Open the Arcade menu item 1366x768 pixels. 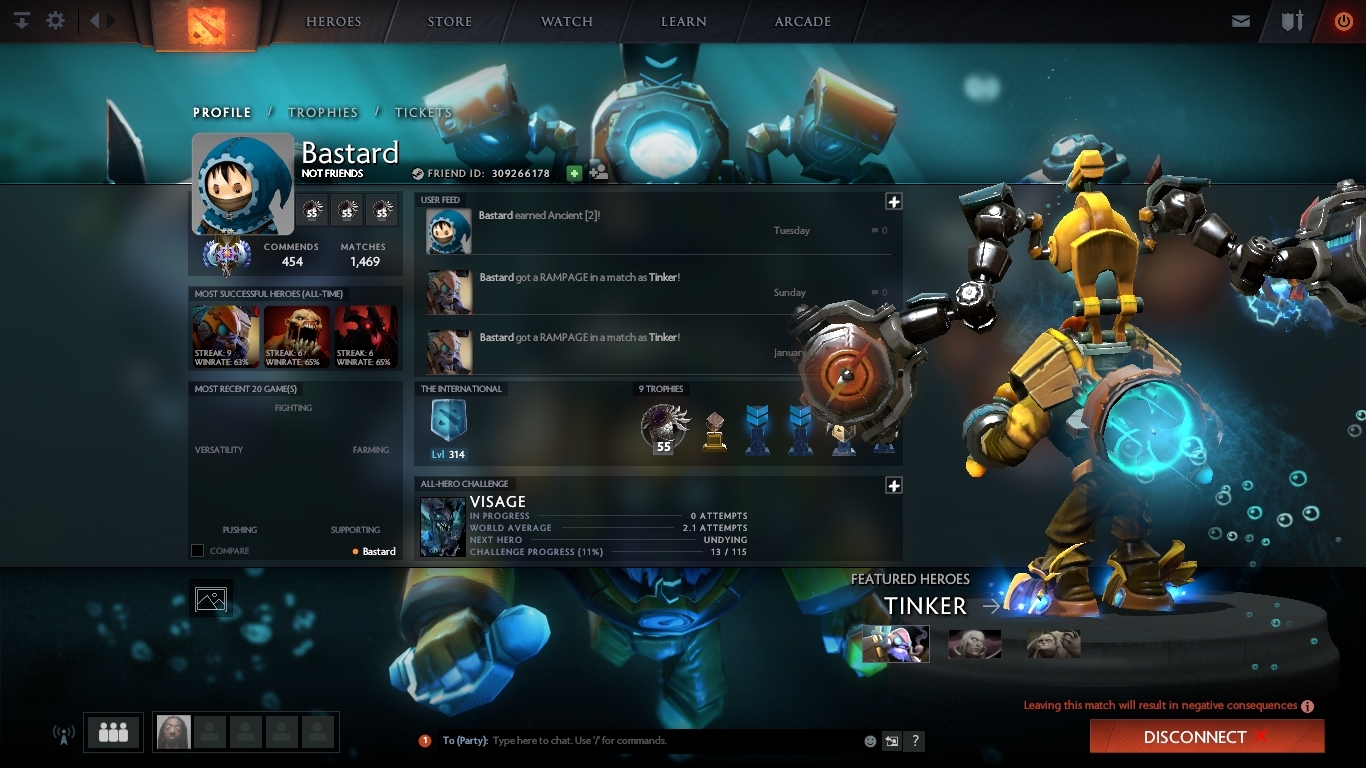coord(802,21)
